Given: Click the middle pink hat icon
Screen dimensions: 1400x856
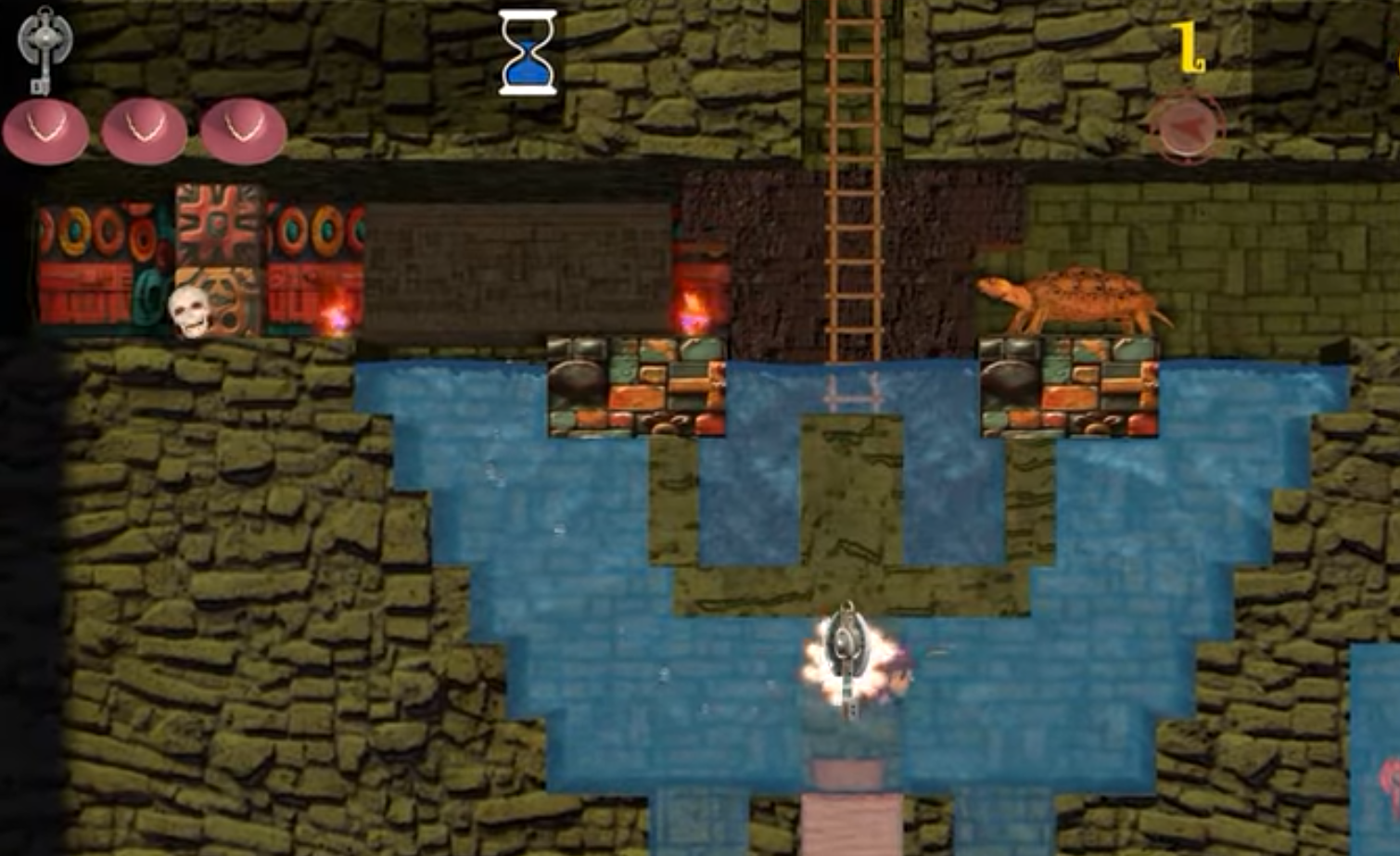Looking at the screenshot, I should pyautogui.click(x=146, y=130).
